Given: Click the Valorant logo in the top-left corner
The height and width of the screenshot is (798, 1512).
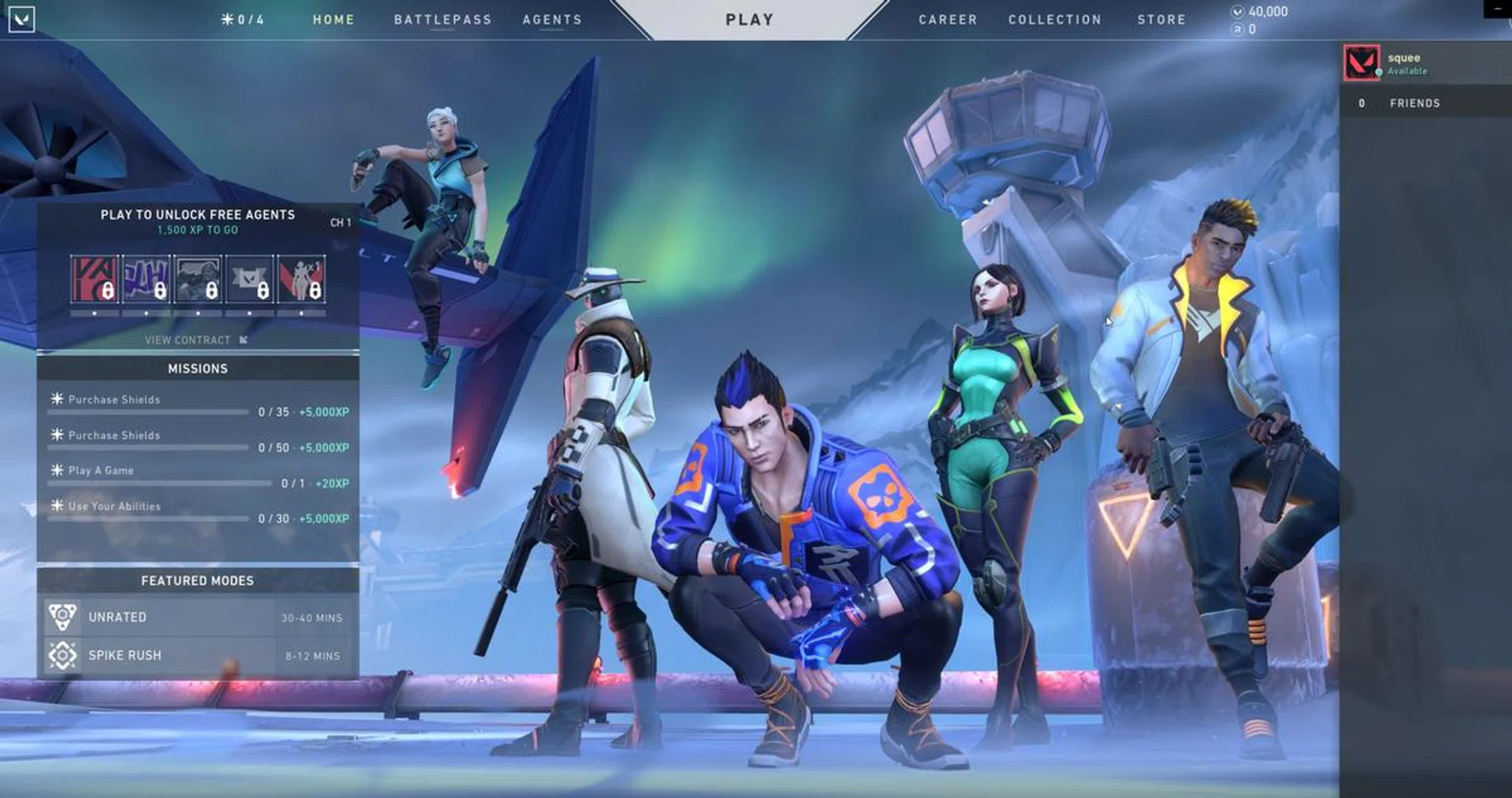Looking at the screenshot, I should pyautogui.click(x=21, y=19).
